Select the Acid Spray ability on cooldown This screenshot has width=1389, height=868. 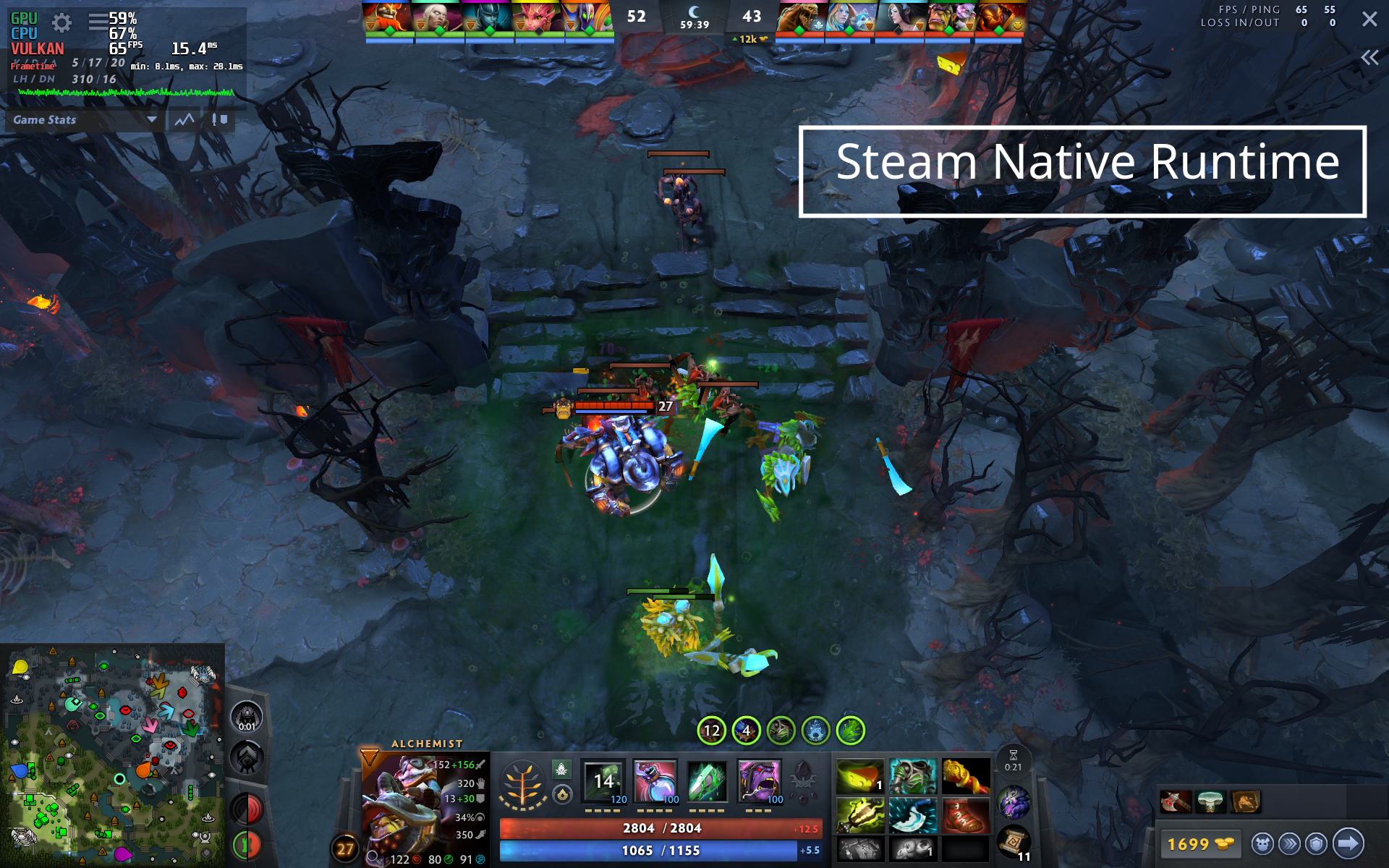(x=603, y=780)
